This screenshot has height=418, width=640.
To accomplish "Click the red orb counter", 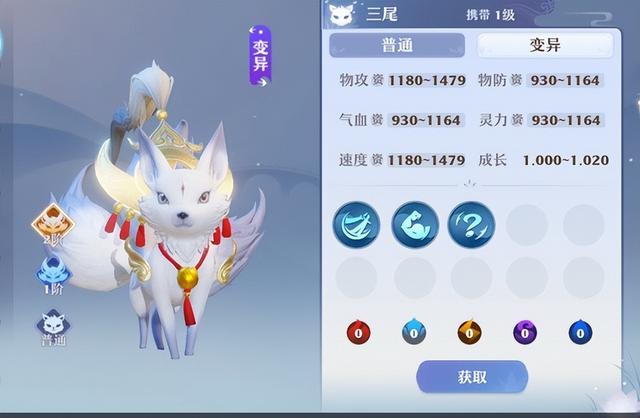I will tap(356, 333).
